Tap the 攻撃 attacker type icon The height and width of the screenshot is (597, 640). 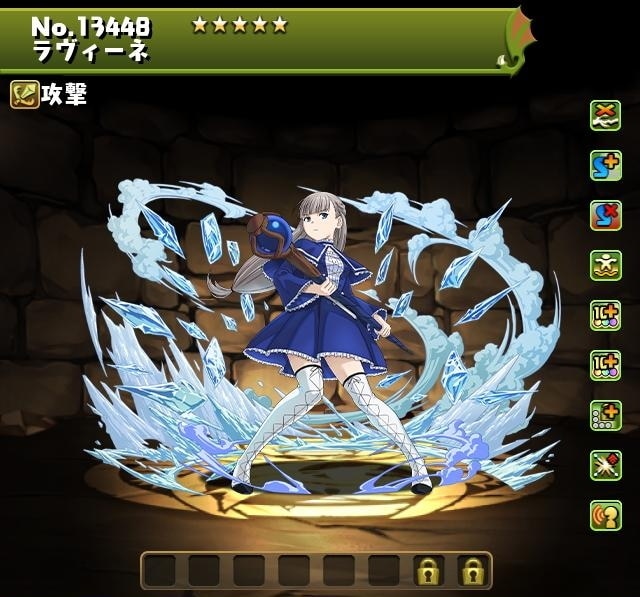[x=25, y=95]
